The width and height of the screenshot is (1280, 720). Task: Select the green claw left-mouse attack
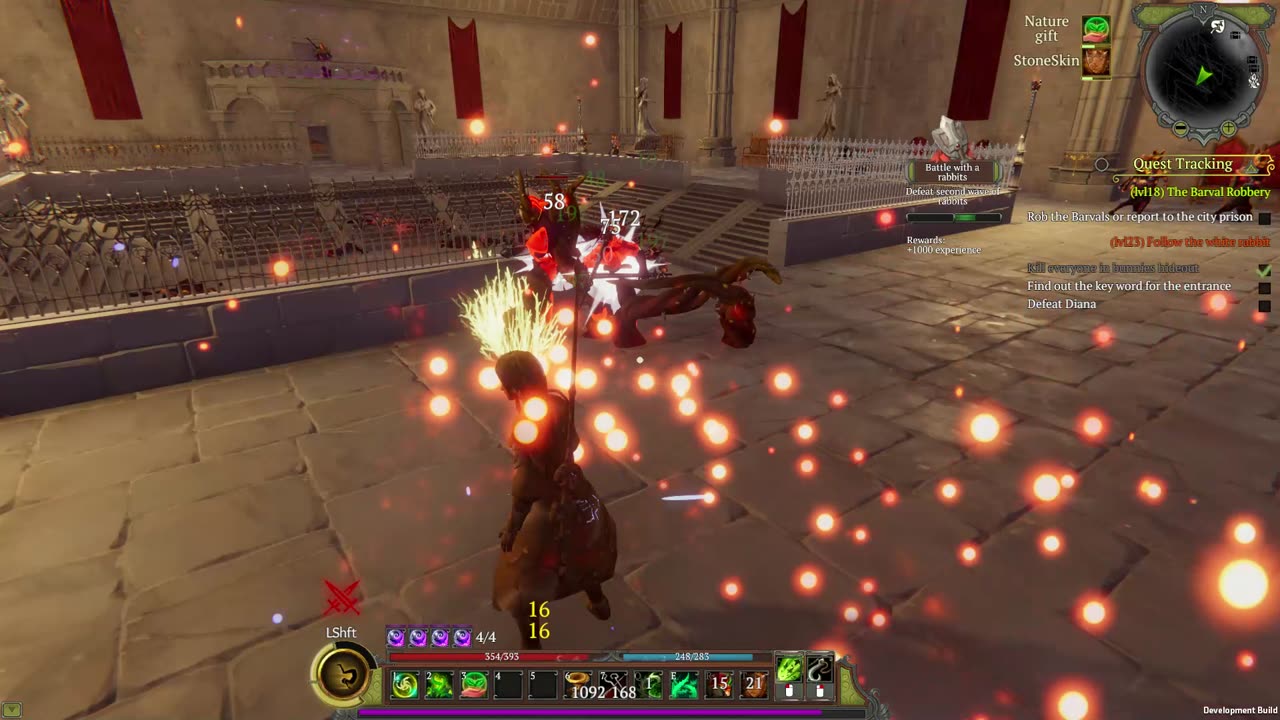789,670
